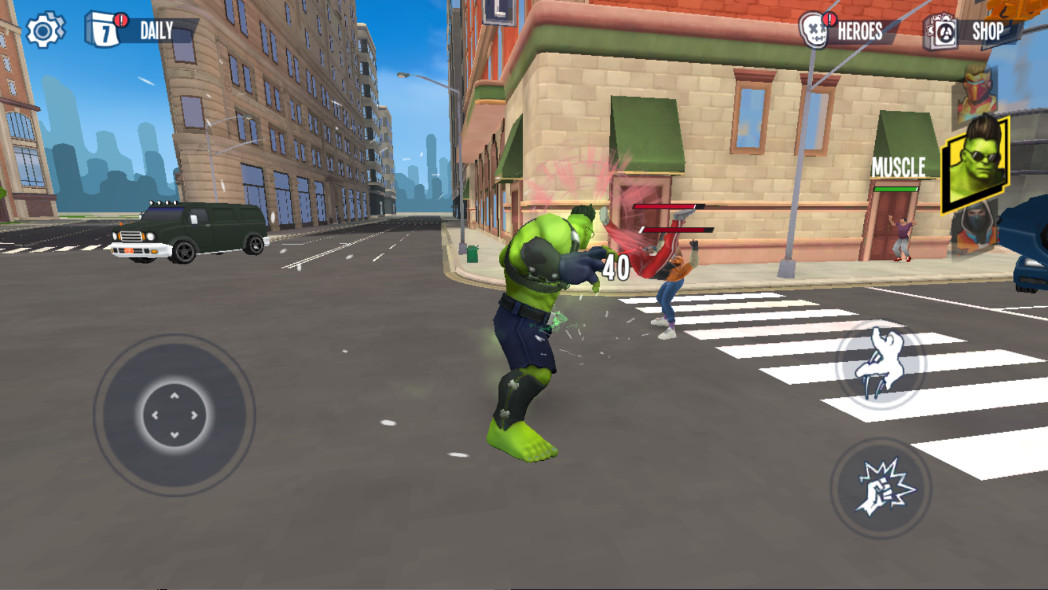Tap the fist punch attack button

(x=880, y=488)
